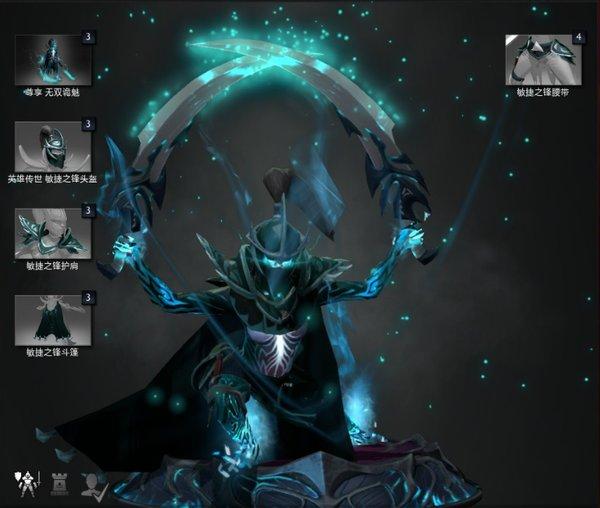Image resolution: width=600 pixels, height=508 pixels.
Task: Click the knight with sword and shield icon
Action: pyautogui.click(x=25, y=483)
